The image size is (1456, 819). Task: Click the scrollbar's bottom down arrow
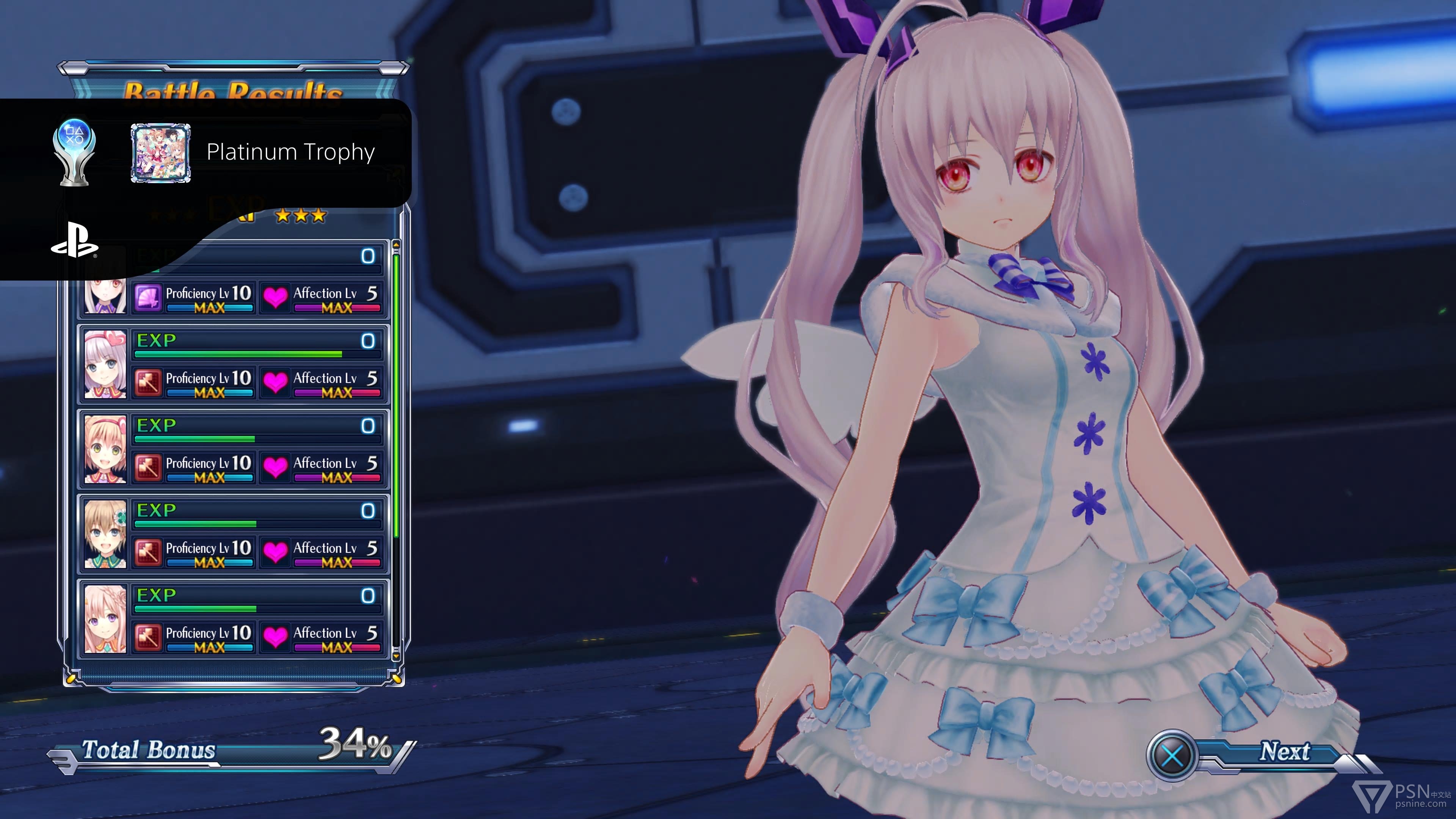pos(395,654)
